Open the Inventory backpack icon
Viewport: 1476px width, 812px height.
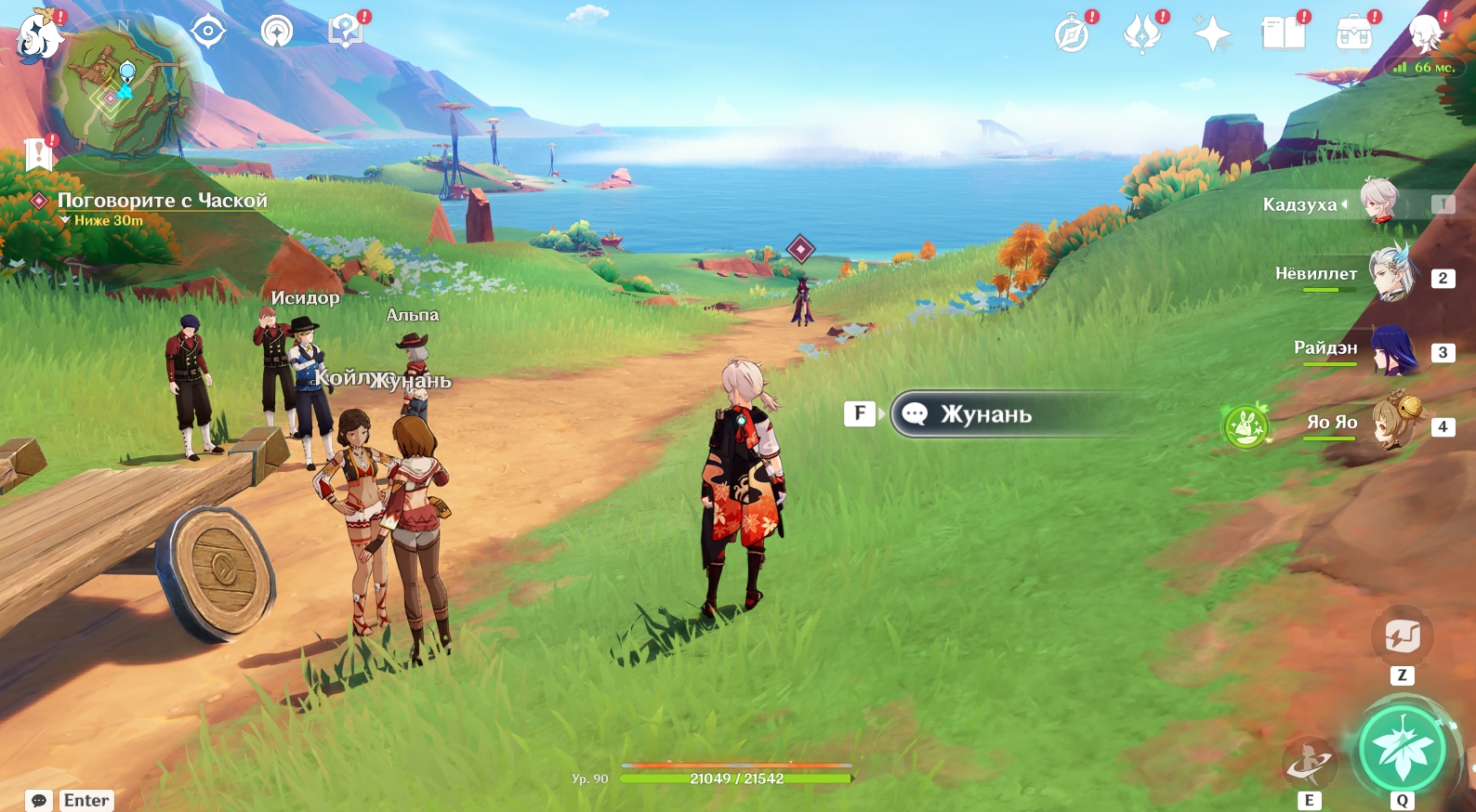tap(1354, 35)
